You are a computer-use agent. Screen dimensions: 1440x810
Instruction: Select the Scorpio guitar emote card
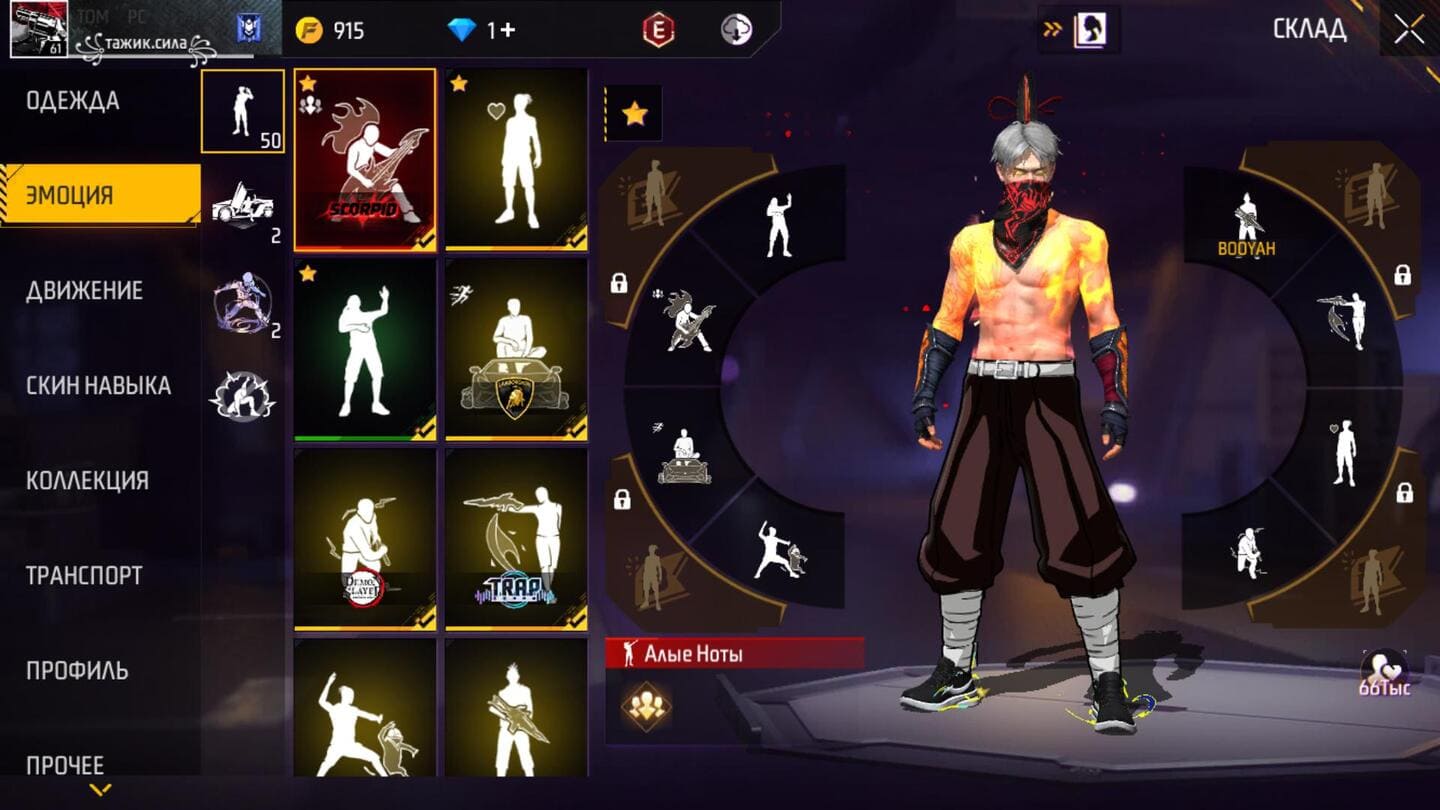click(365, 159)
